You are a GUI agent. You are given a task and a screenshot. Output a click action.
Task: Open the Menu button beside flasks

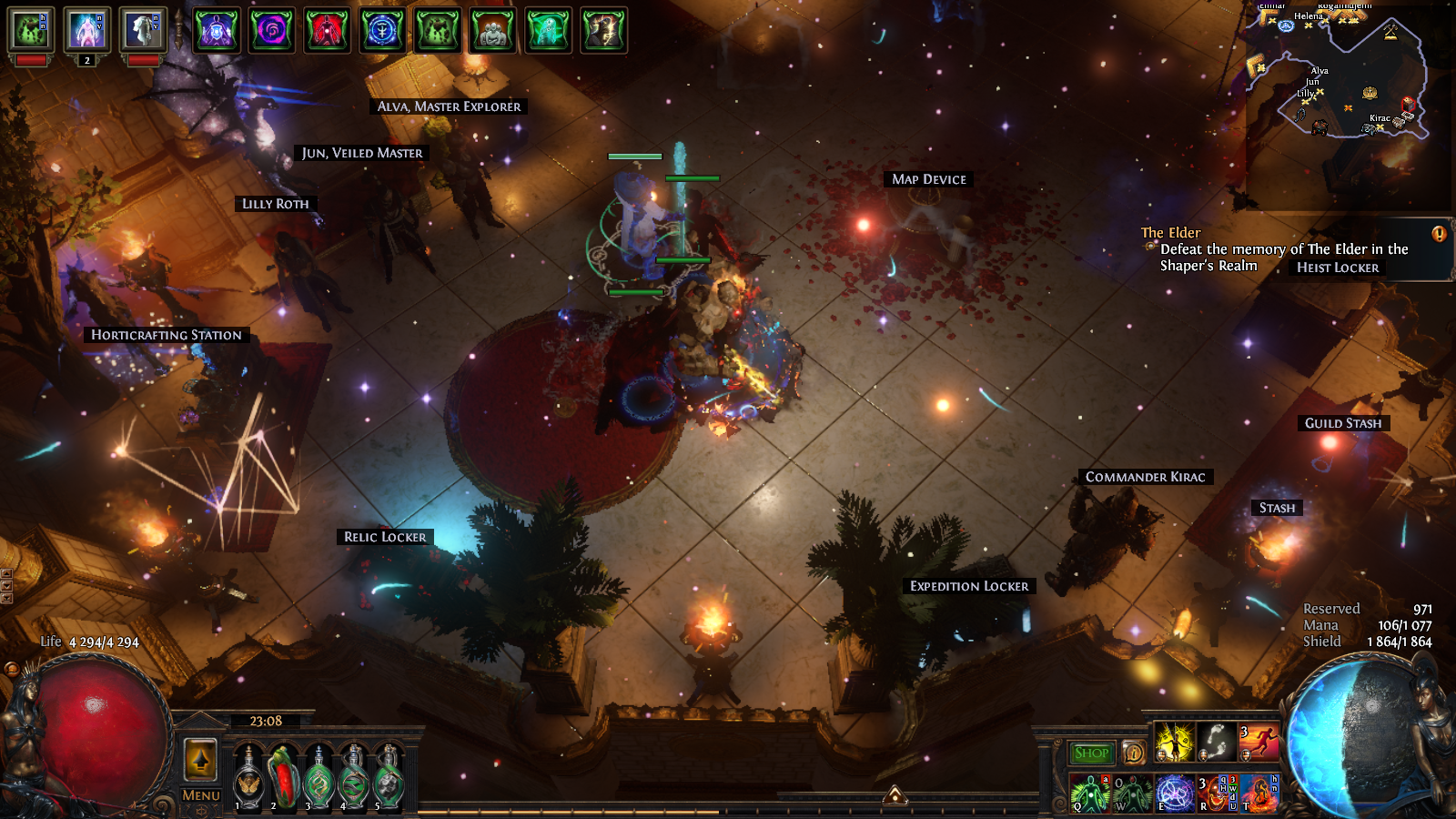tap(200, 795)
